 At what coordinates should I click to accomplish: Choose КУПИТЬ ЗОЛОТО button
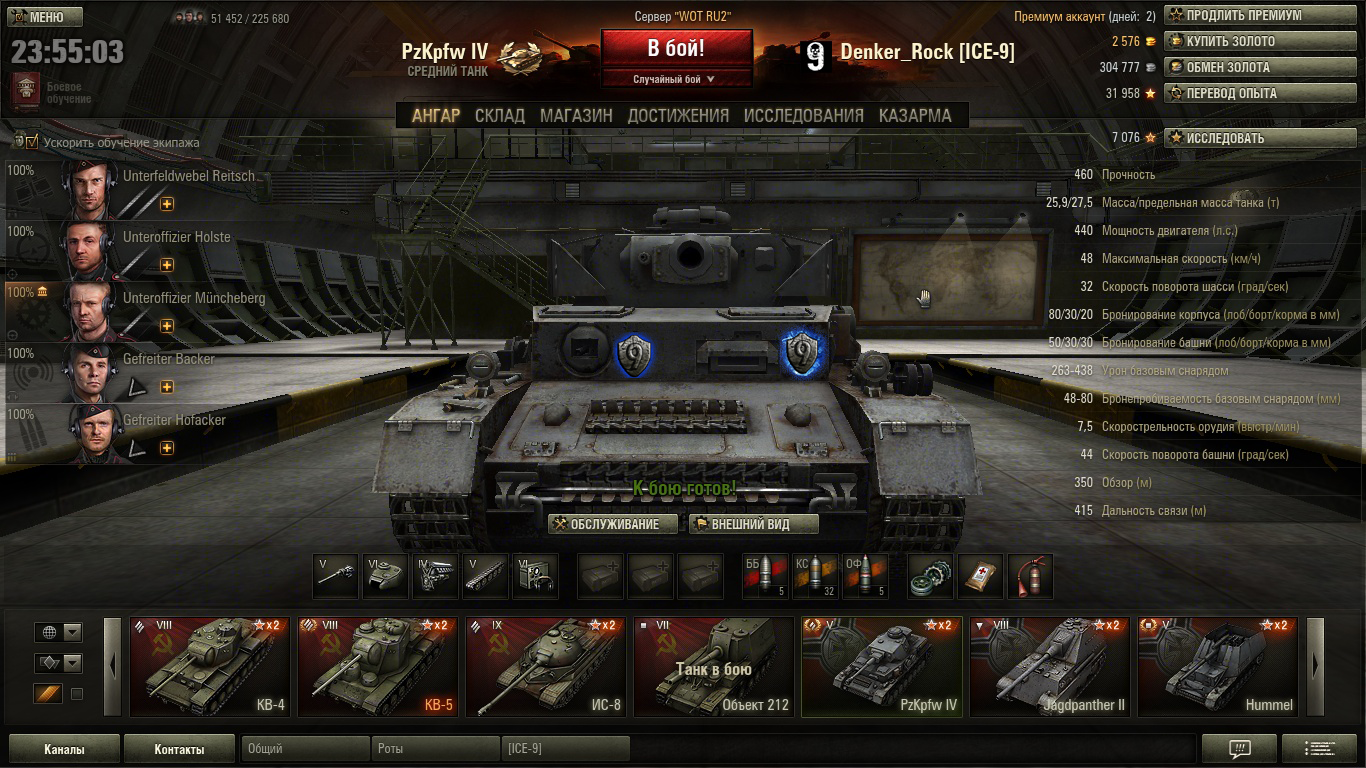tap(1244, 42)
